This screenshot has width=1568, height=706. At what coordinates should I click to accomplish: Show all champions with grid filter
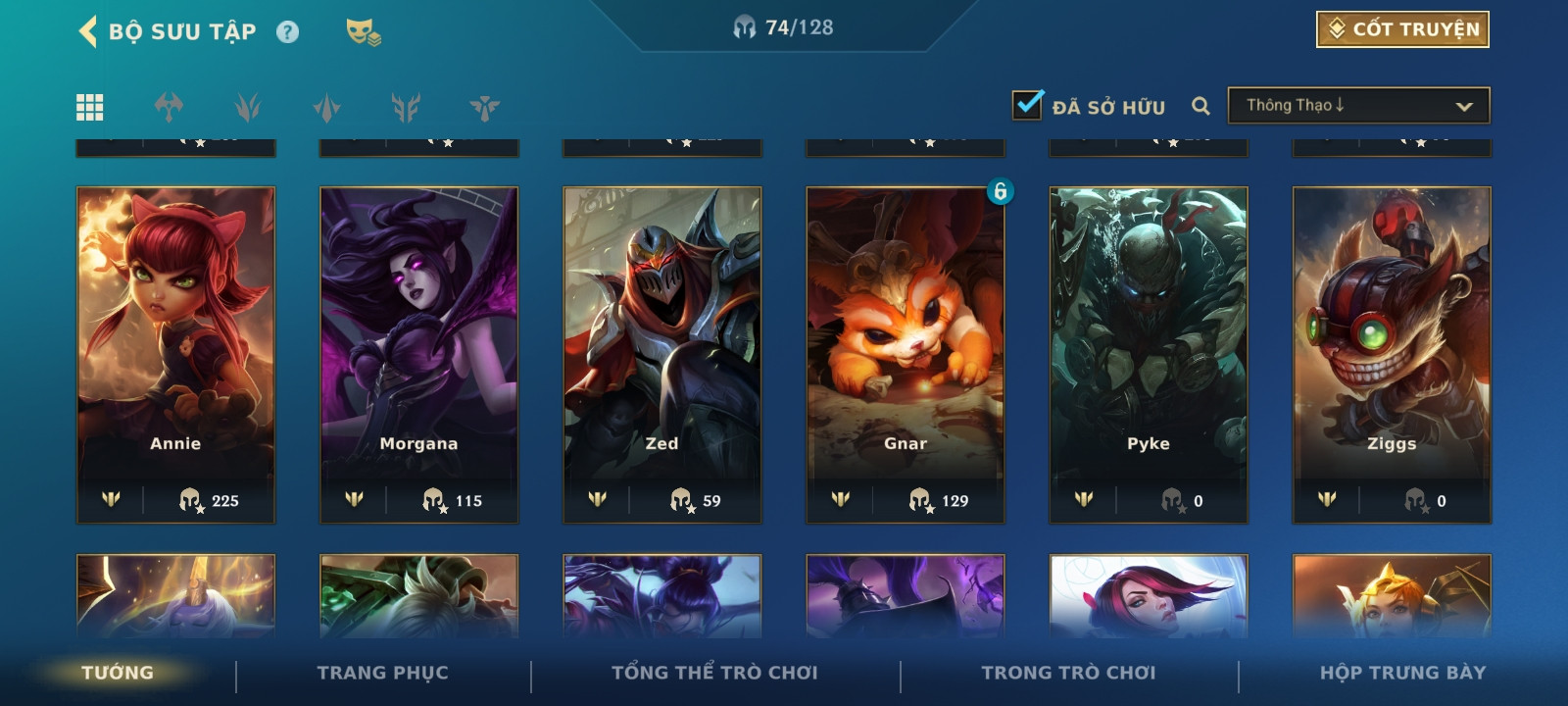(90, 107)
